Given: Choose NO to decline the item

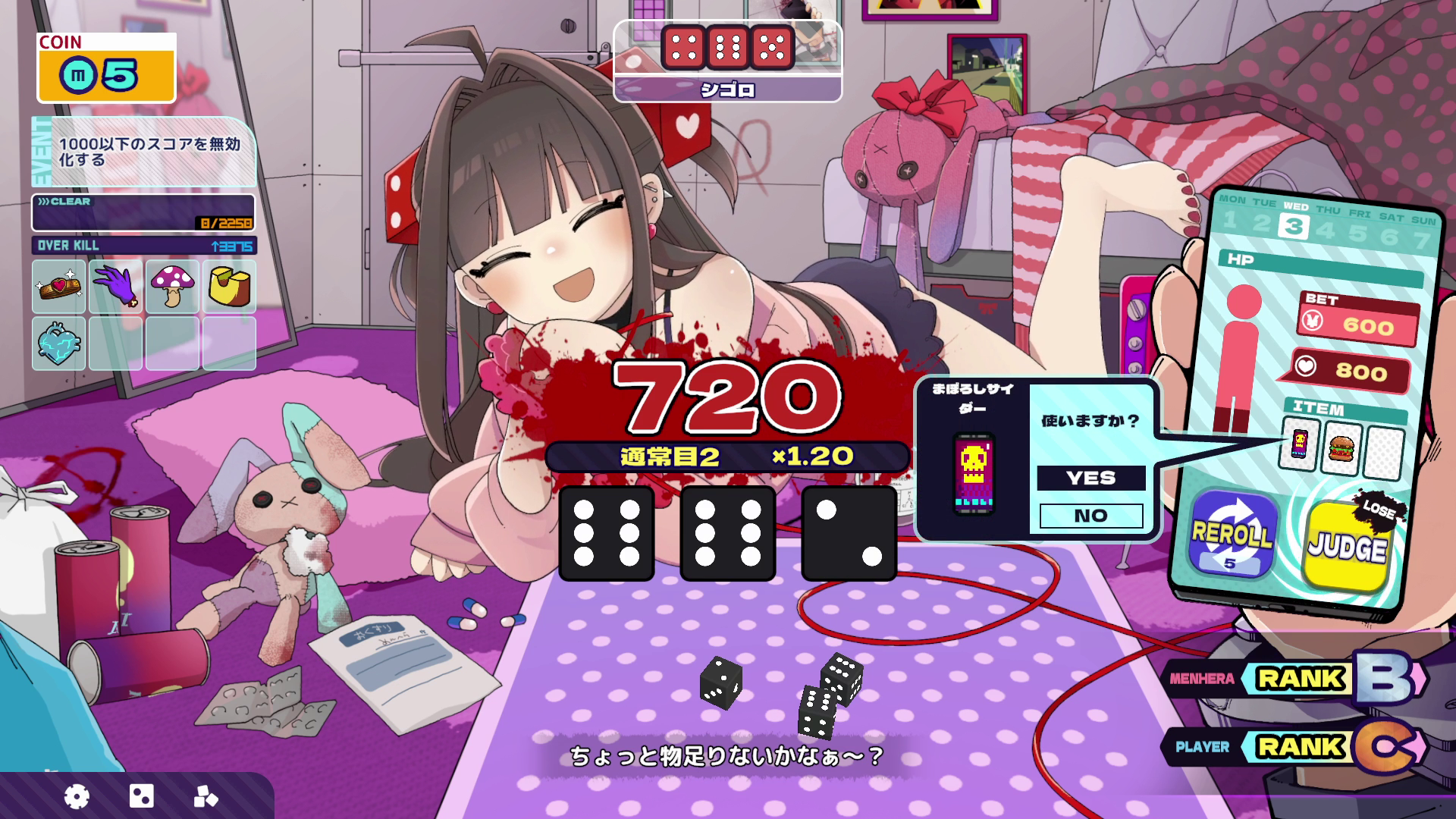Looking at the screenshot, I should [1090, 515].
